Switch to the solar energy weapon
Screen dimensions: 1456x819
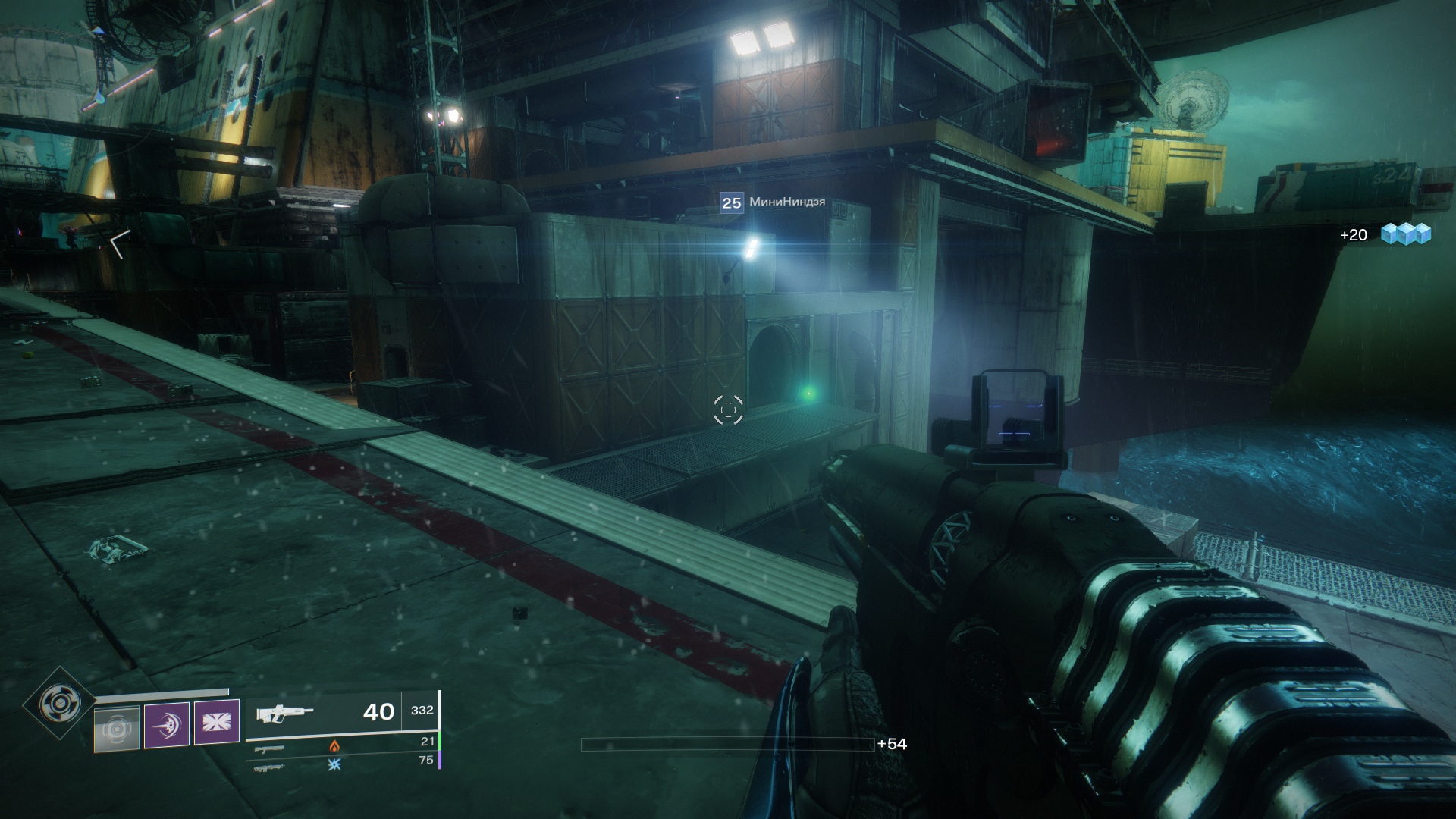(271, 748)
